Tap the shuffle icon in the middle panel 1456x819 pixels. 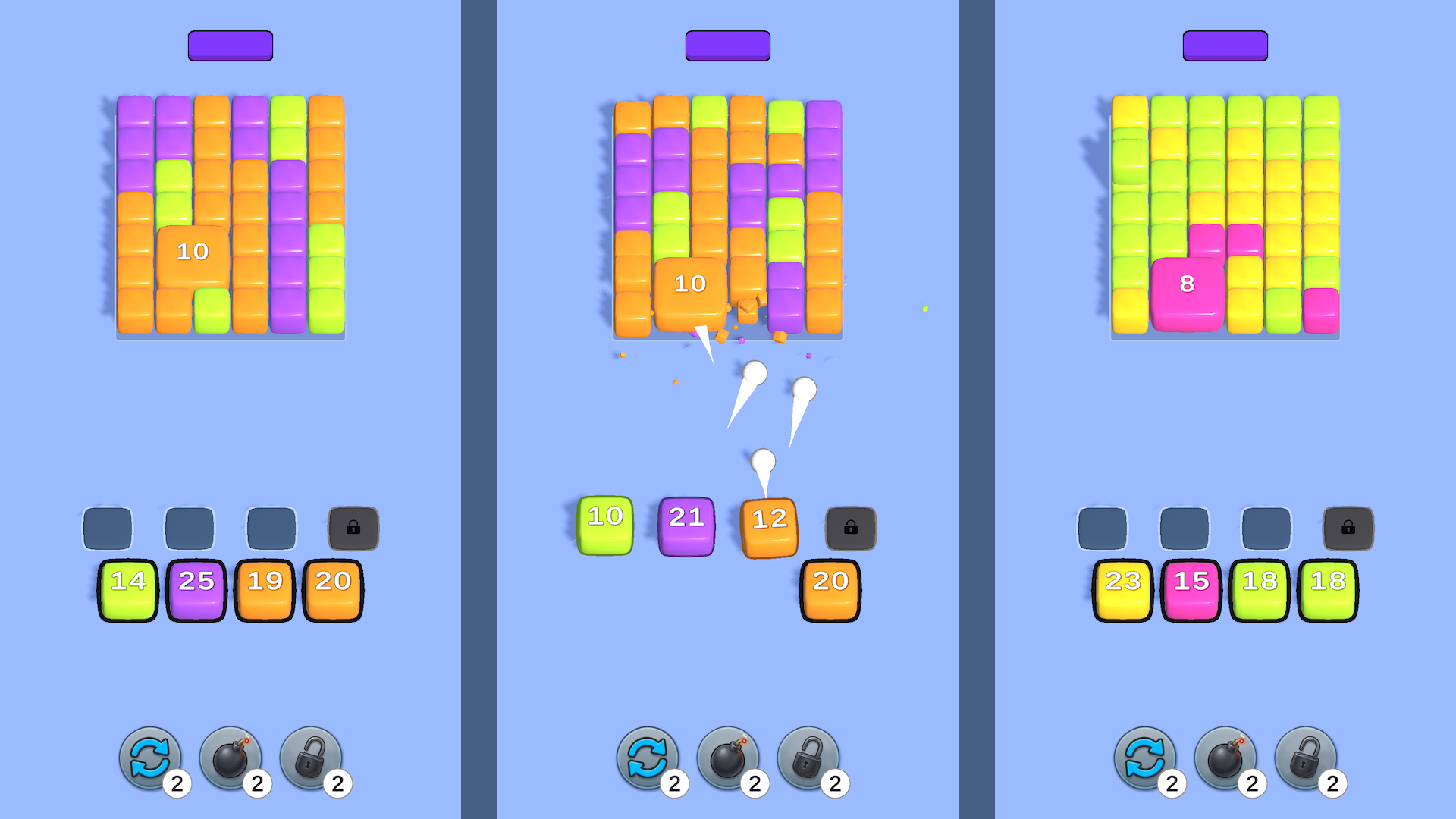click(x=647, y=758)
